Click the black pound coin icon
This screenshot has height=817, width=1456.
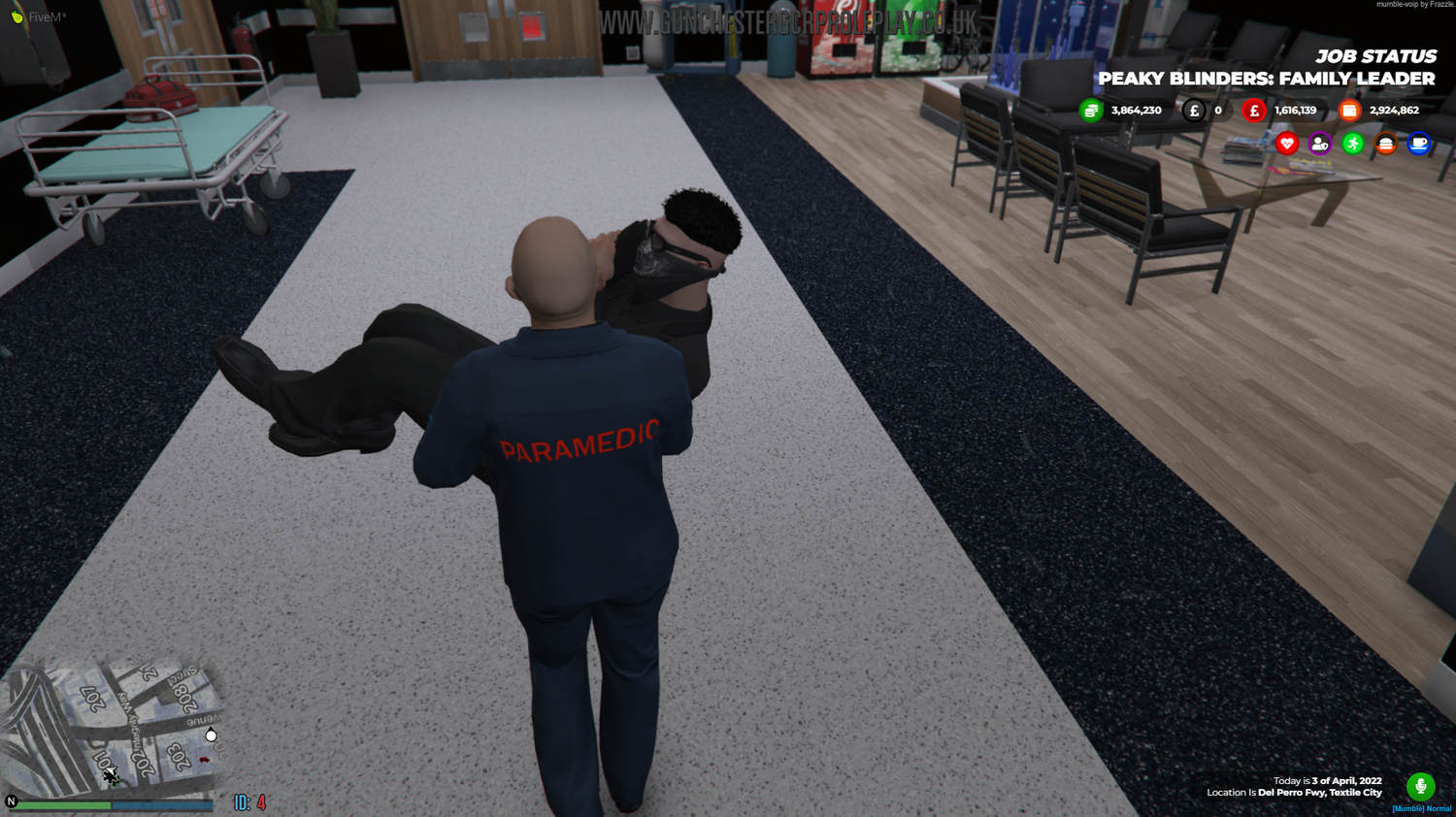(x=1195, y=110)
